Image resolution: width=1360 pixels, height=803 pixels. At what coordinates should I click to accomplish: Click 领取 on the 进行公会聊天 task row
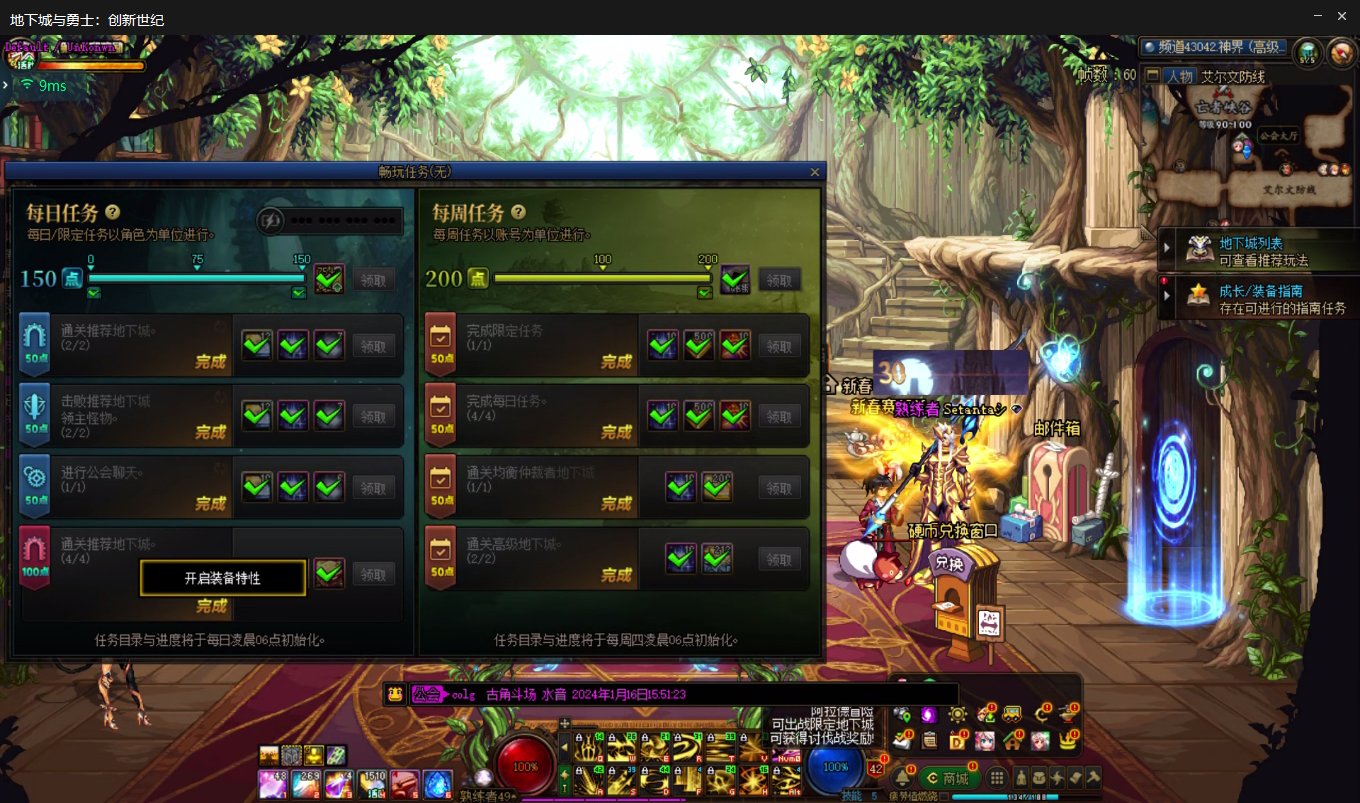pos(373,488)
